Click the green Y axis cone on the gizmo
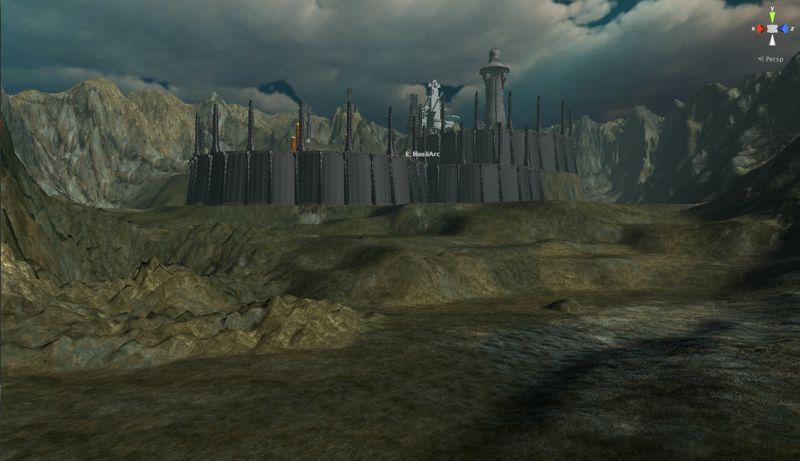 coord(772,17)
